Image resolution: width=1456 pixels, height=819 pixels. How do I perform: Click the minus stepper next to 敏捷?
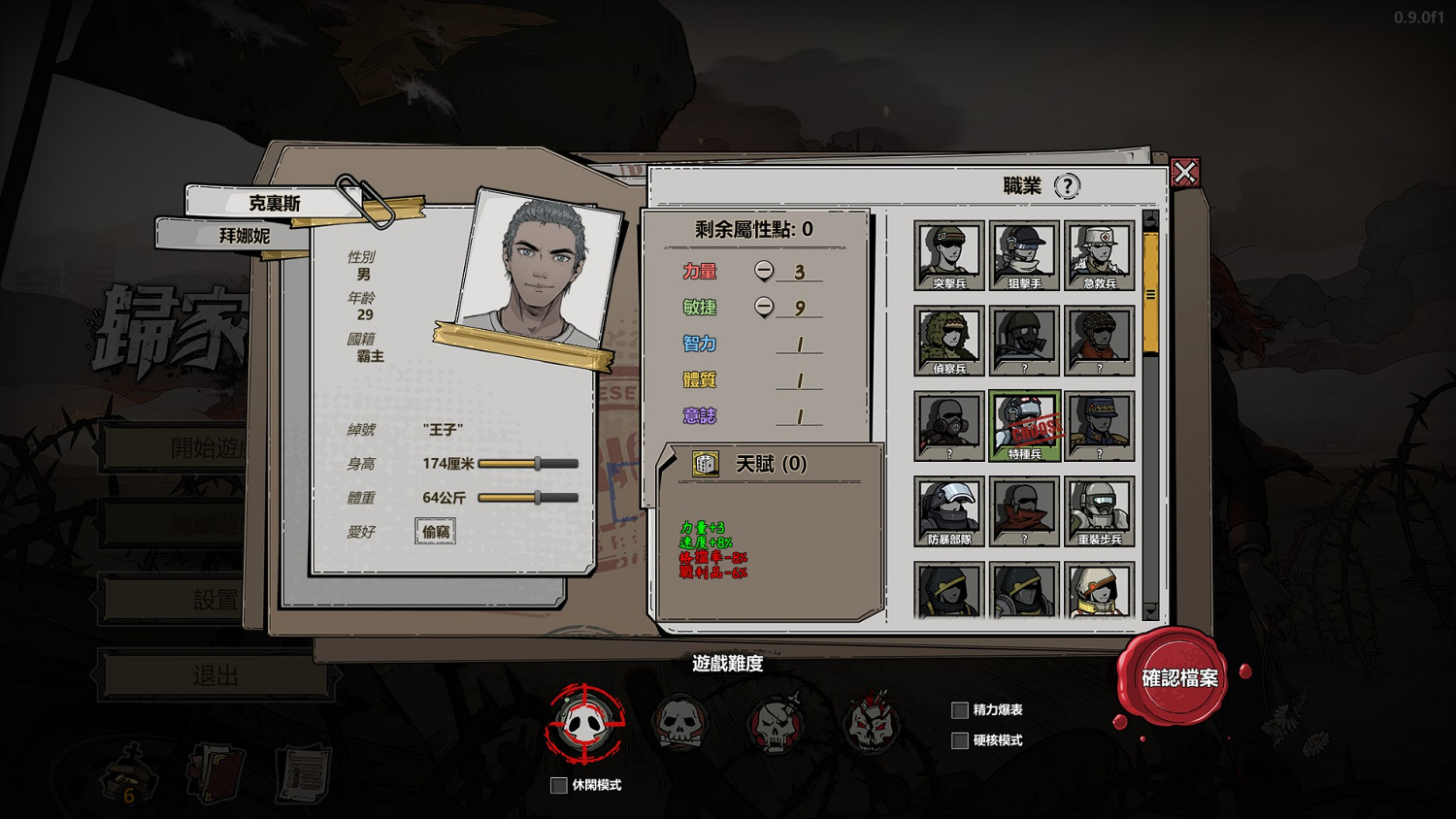point(765,308)
